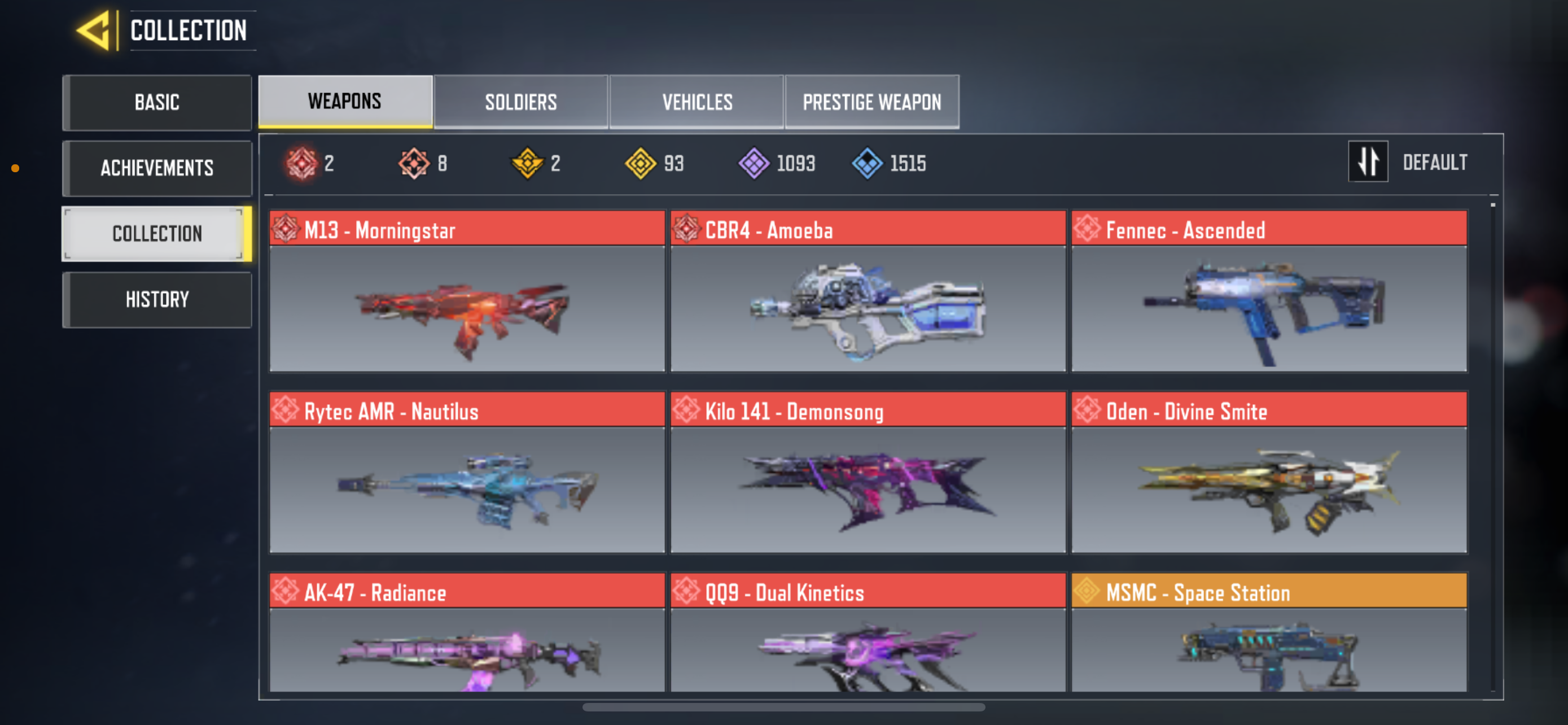Open the VEHICLES tab
1568x725 pixels.
point(697,102)
